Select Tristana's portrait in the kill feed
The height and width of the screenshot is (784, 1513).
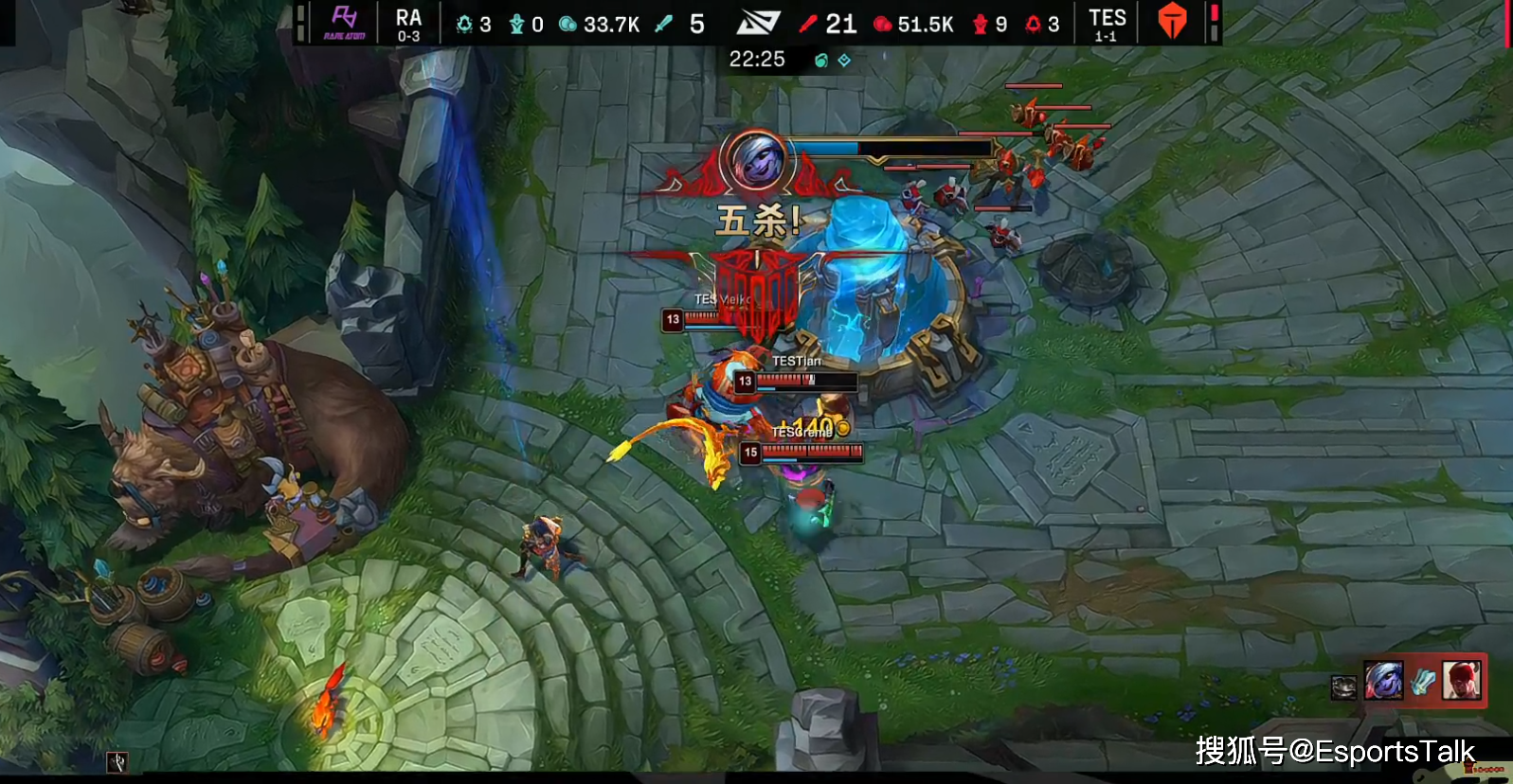(x=1383, y=681)
